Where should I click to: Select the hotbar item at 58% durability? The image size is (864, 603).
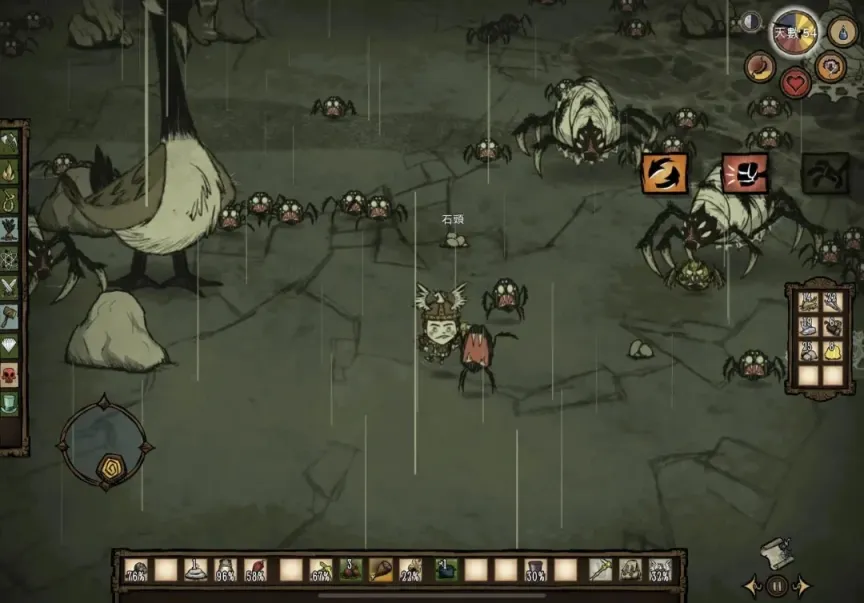coord(256,570)
